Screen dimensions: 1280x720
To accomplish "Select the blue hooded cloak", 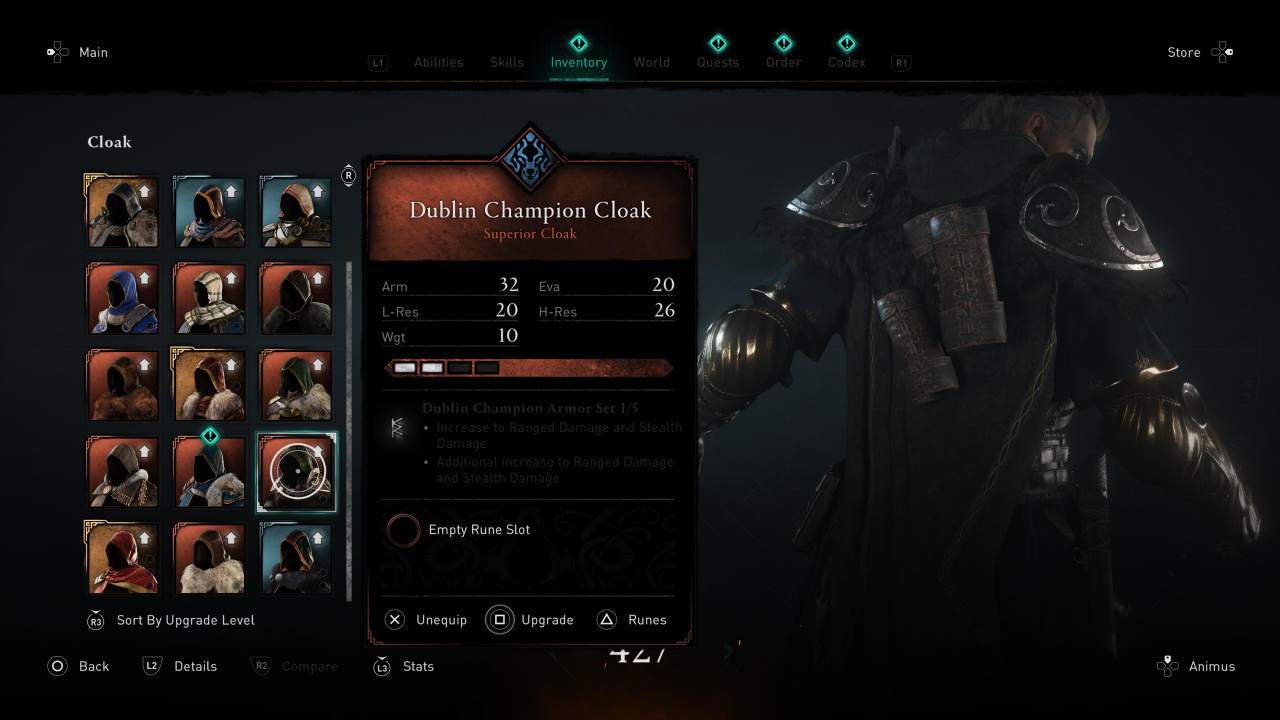I will click(x=123, y=298).
